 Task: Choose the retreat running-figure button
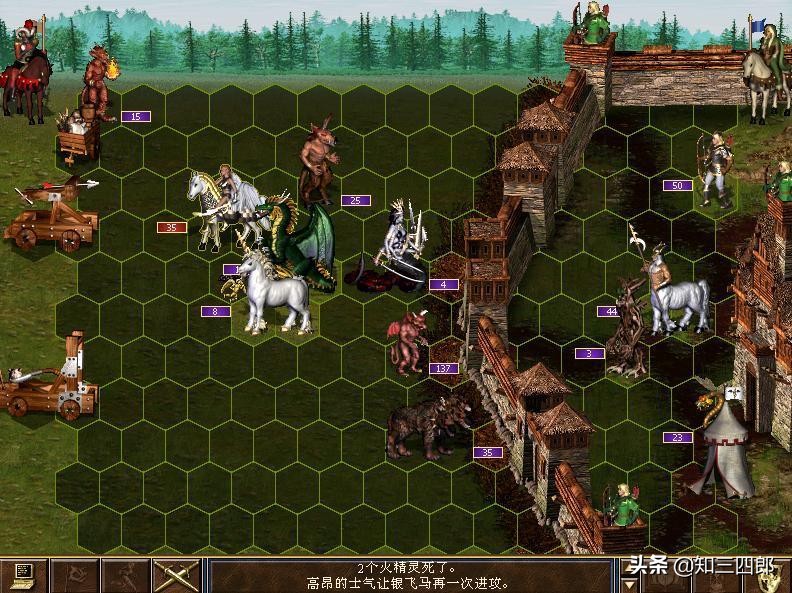[126, 576]
